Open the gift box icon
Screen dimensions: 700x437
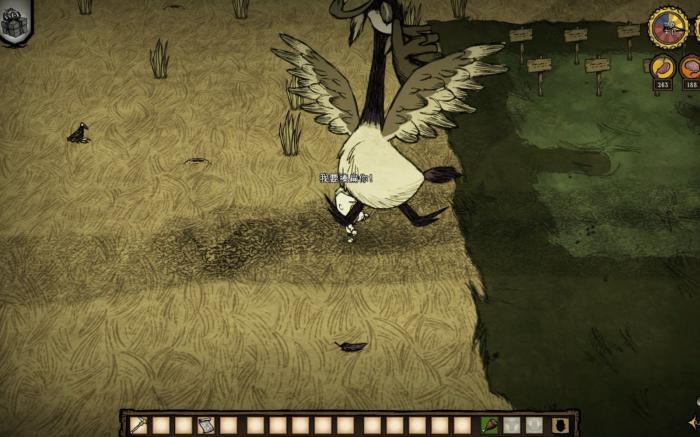click(x=16, y=22)
